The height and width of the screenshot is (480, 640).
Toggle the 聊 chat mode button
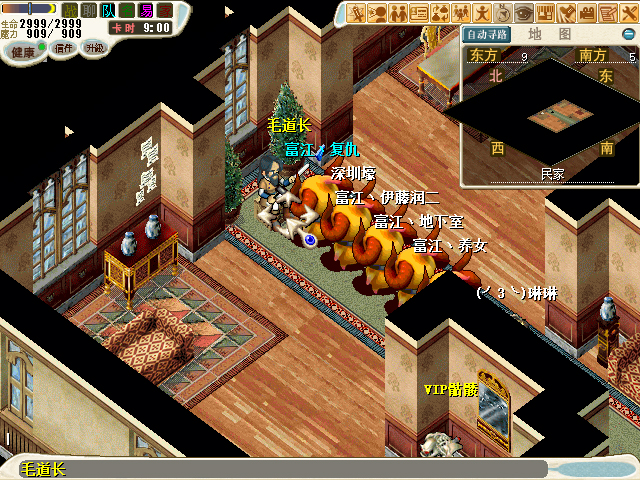point(88,9)
